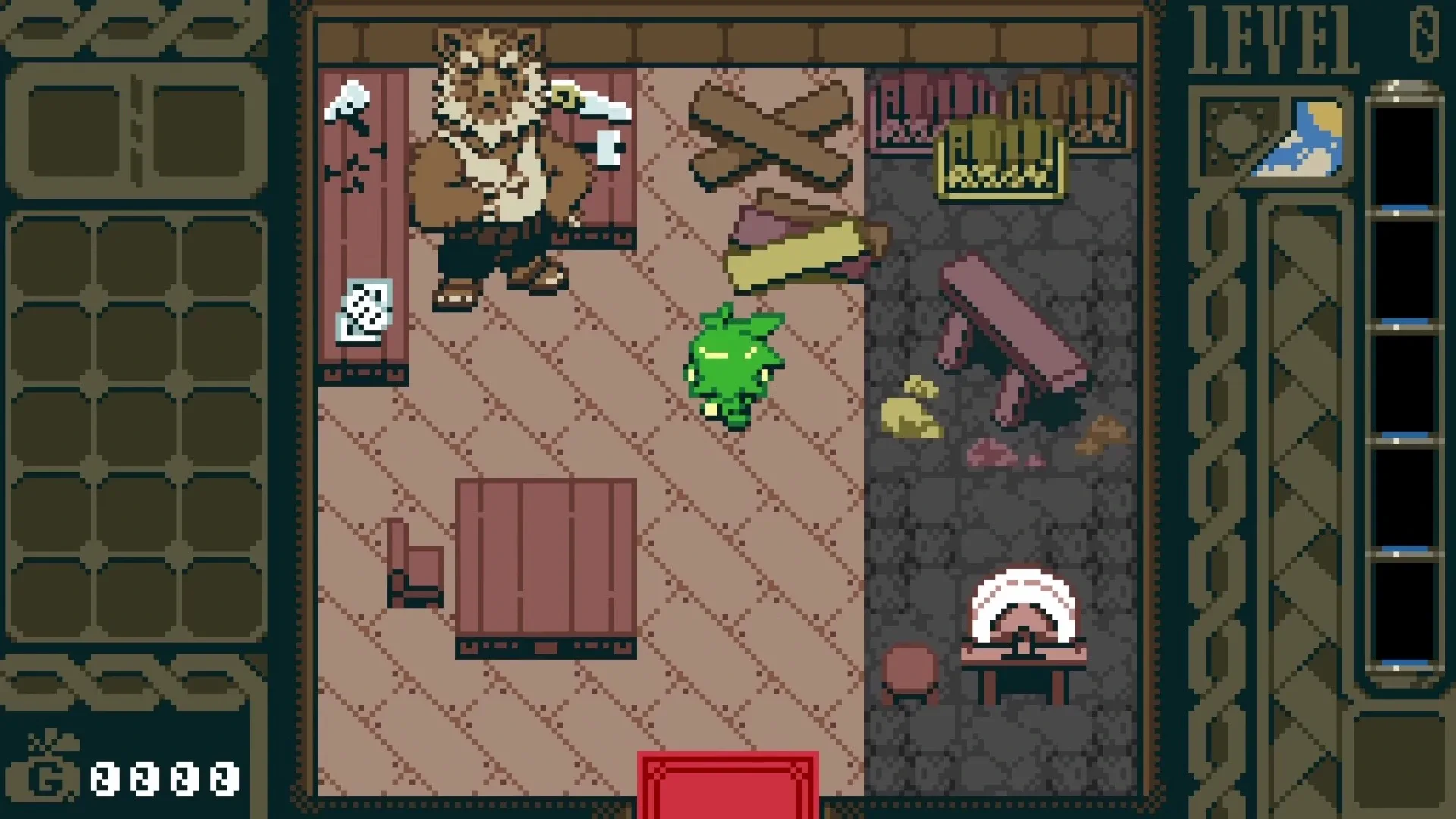The image size is (1456, 819).
Task: Click the gold nugget pile near the bench
Action: [910, 409]
